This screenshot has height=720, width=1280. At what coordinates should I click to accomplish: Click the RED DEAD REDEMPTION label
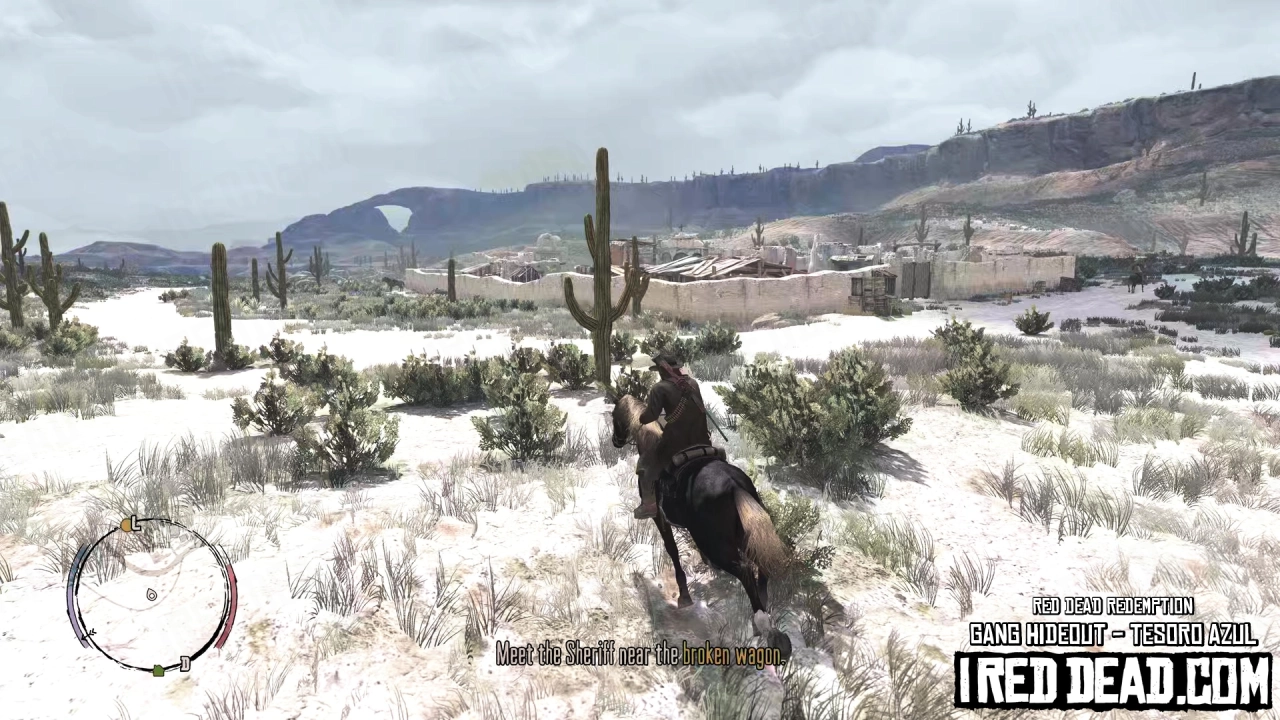pyautogui.click(x=1113, y=606)
